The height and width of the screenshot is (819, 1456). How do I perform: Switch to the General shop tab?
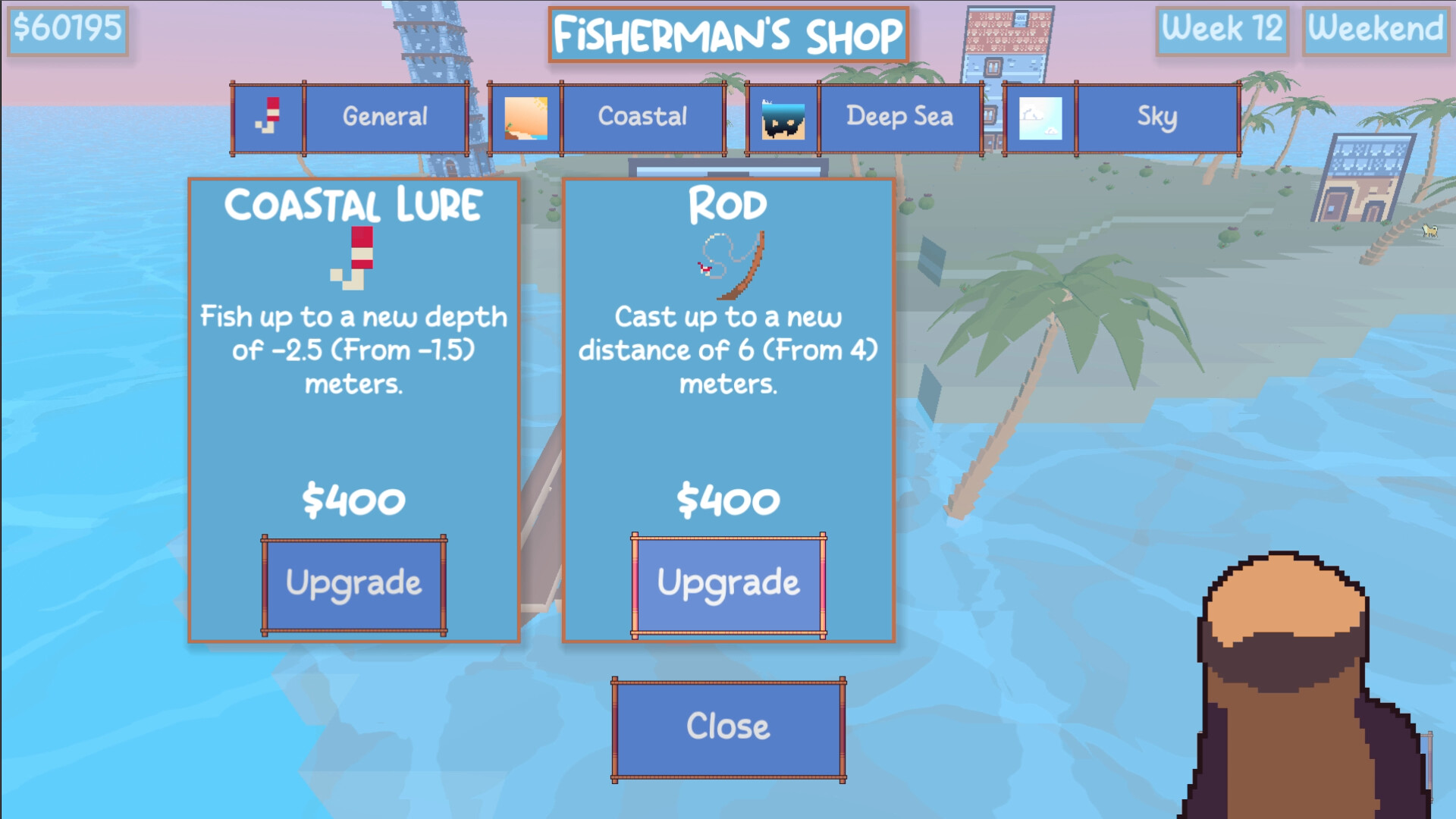tap(385, 116)
